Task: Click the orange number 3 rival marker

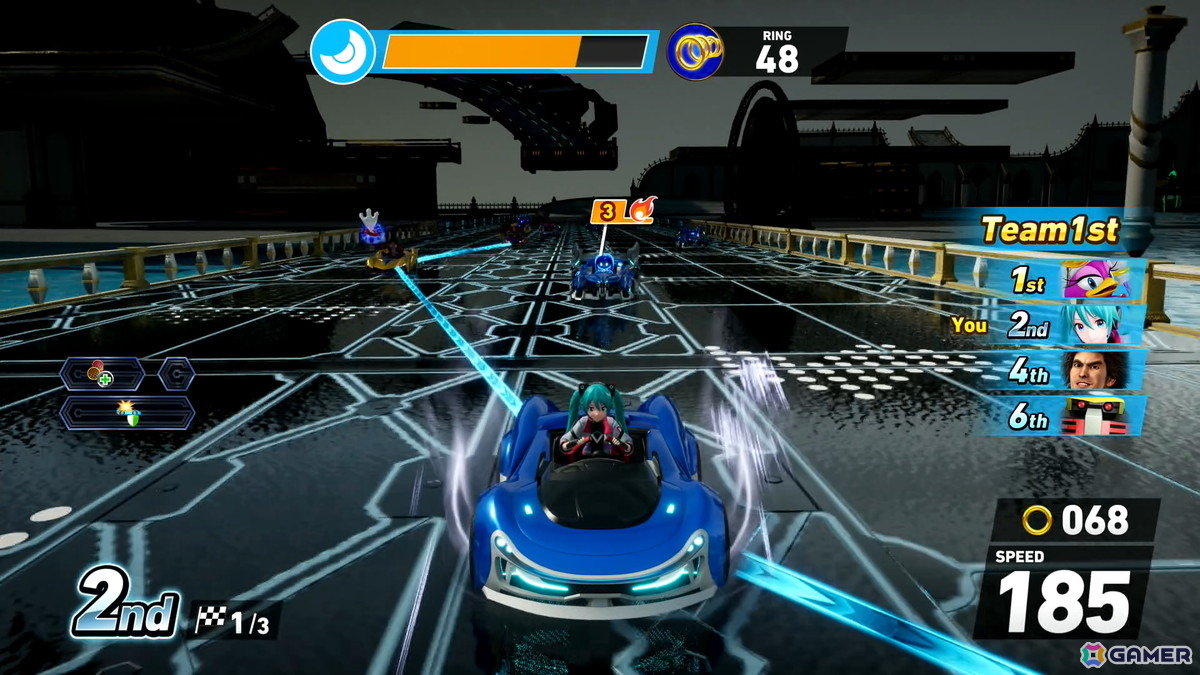Action: [x=607, y=211]
